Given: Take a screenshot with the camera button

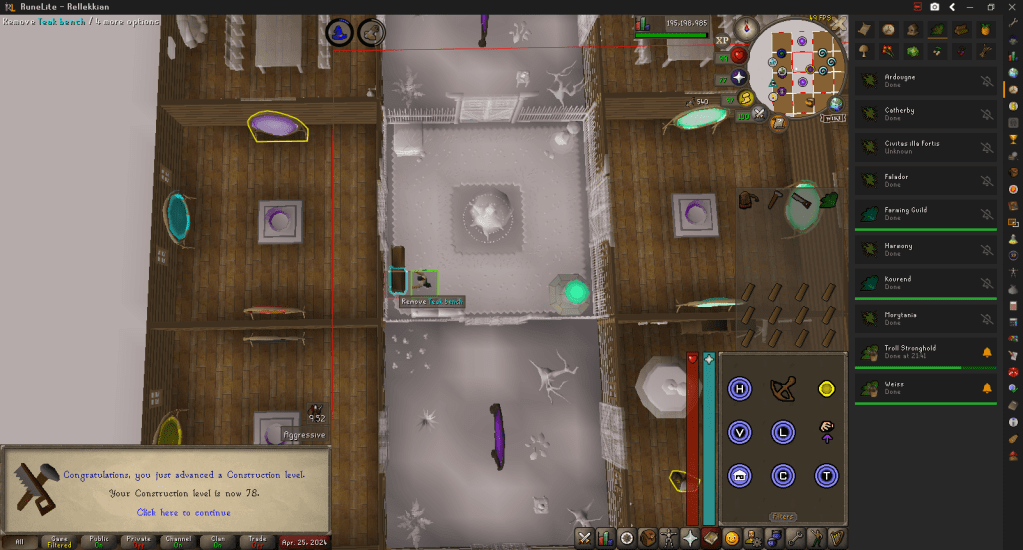Looking at the screenshot, I should pos(934,6).
